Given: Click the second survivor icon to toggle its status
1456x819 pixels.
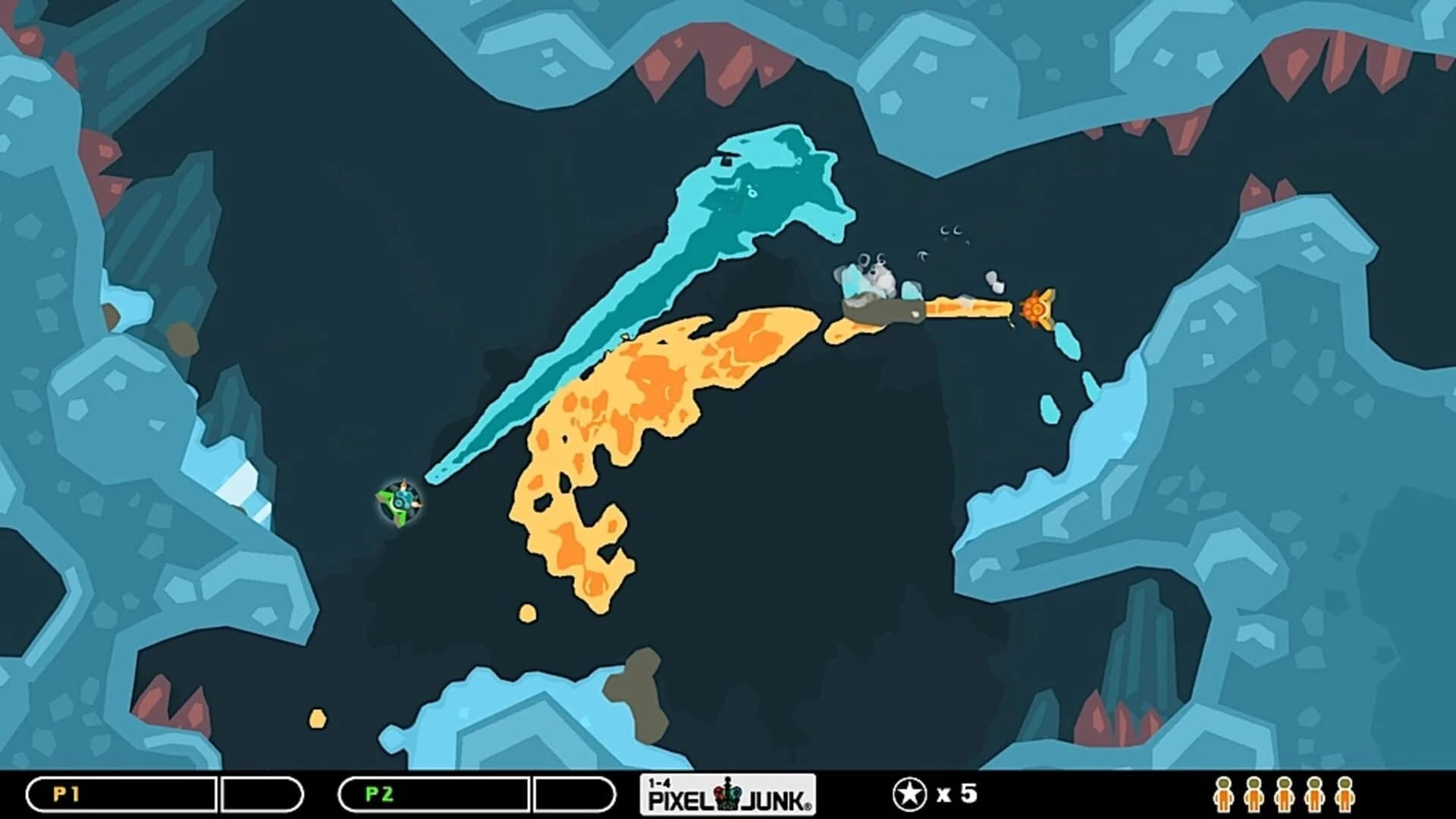Looking at the screenshot, I should click(1254, 796).
